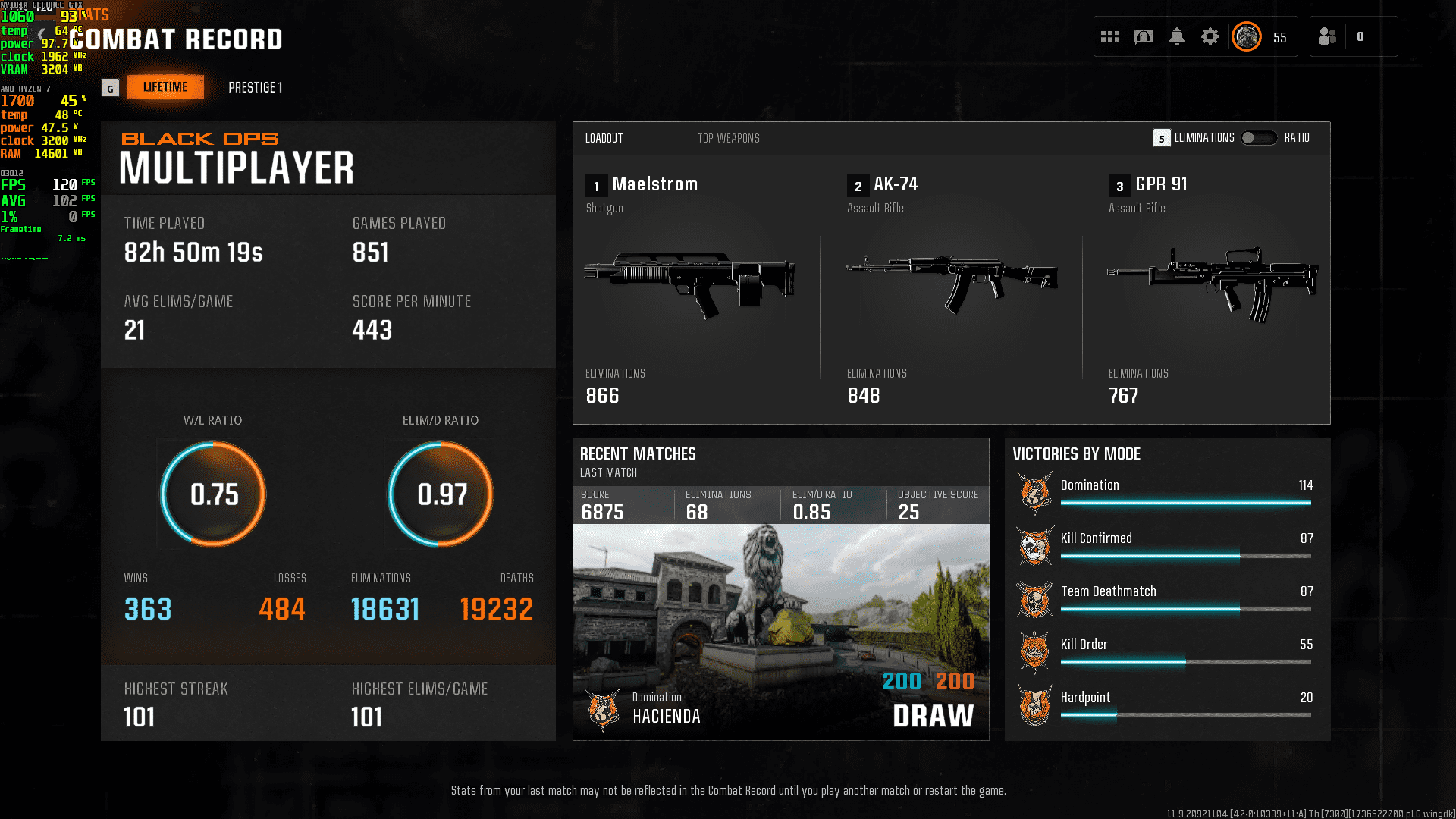This screenshot has height=819, width=1456.
Task: Switch to the Lifetime stats tab
Action: point(165,87)
